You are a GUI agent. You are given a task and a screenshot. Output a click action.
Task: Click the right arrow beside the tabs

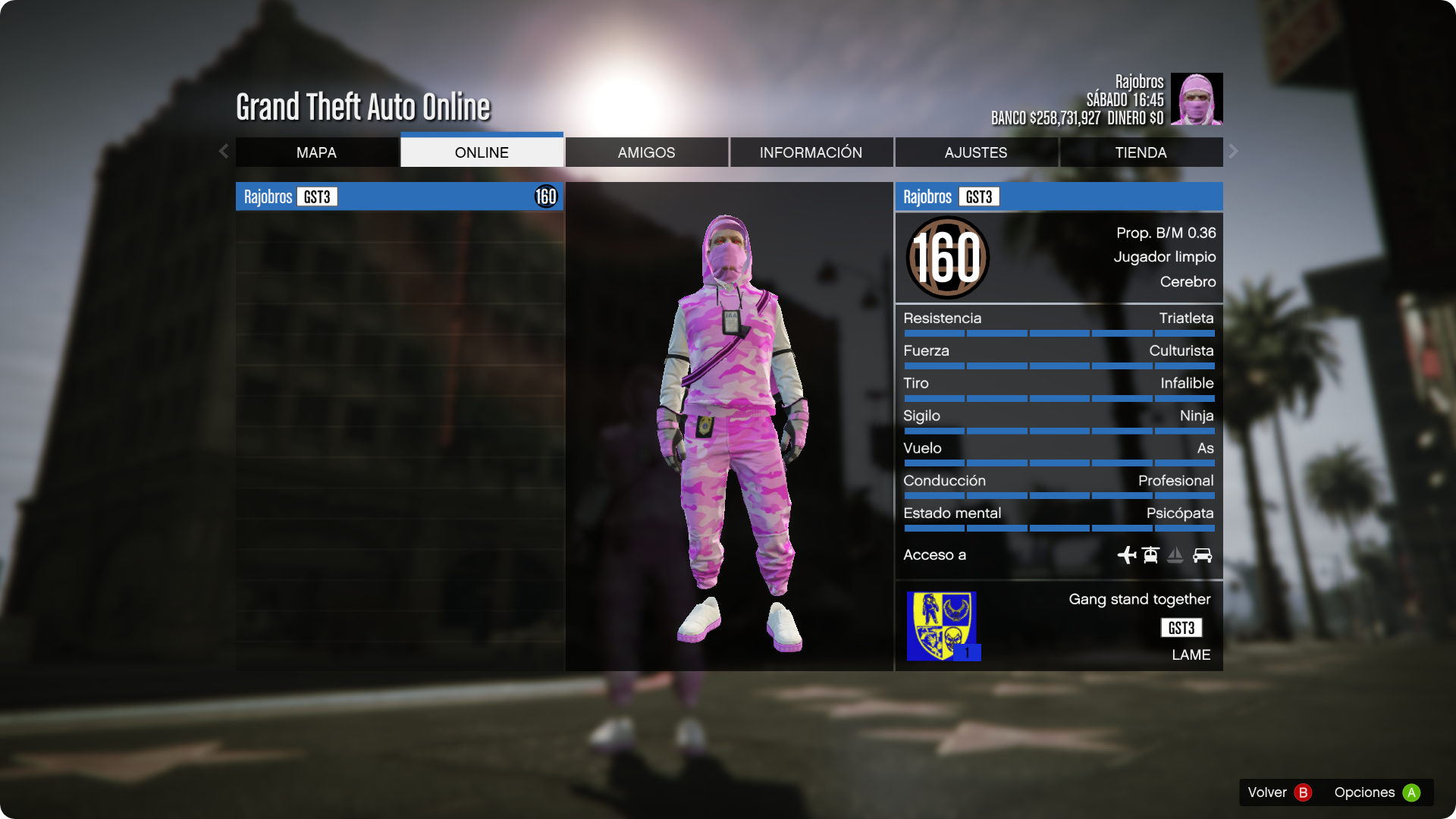pyautogui.click(x=1234, y=152)
